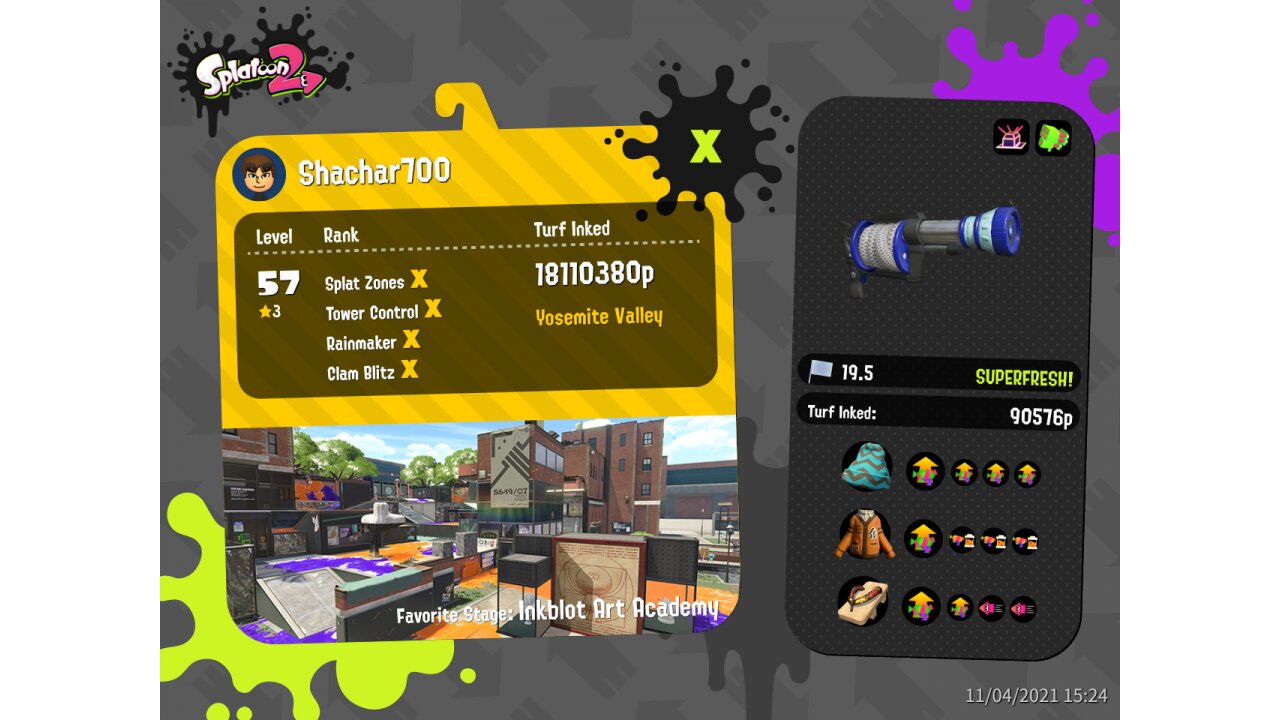Viewport: 1280px width, 720px height.
Task: Open the Inkblot Art Academy stage thumbnail
Action: click(x=479, y=525)
